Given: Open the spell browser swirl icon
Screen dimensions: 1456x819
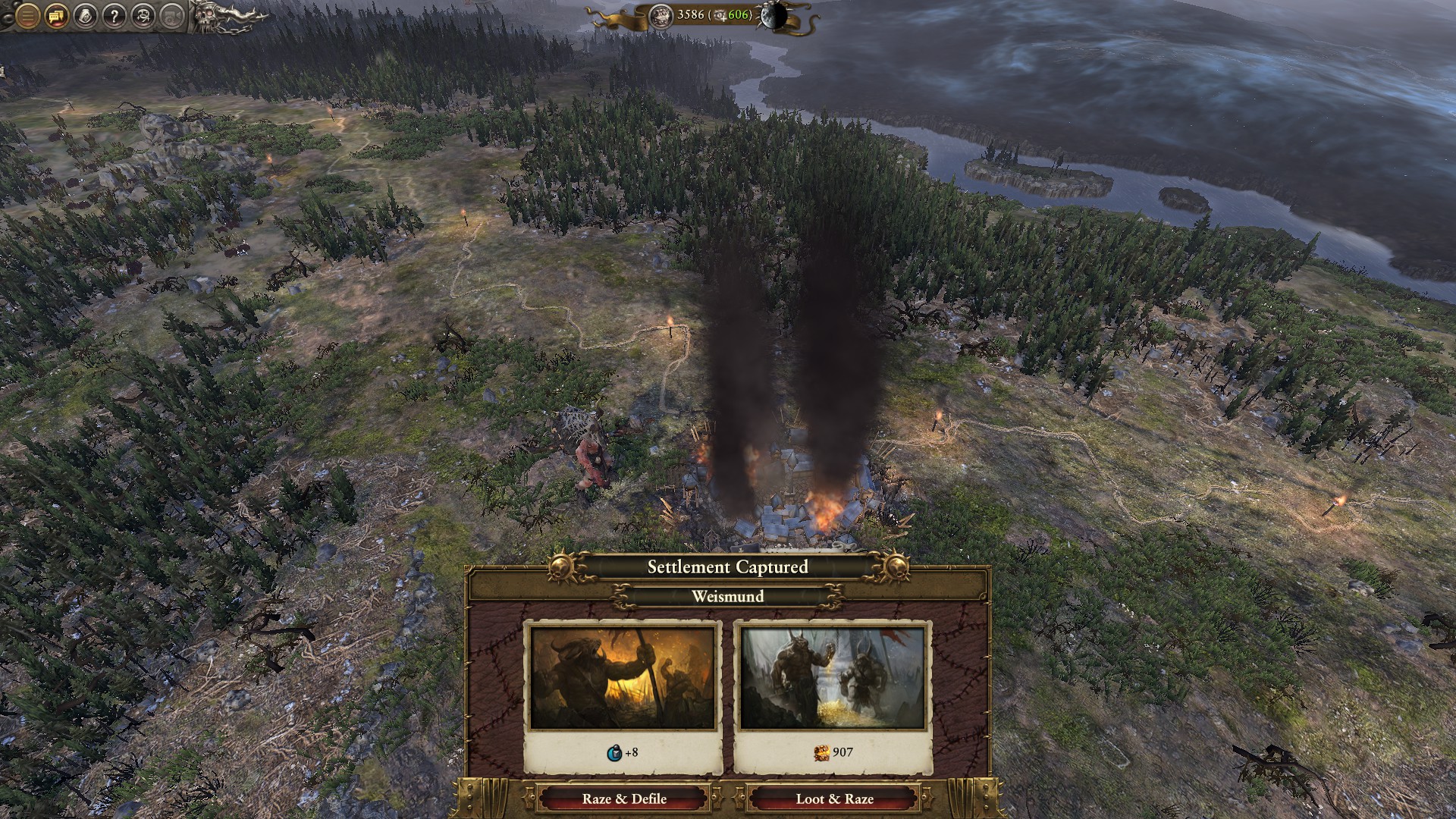Looking at the screenshot, I should 143,16.
